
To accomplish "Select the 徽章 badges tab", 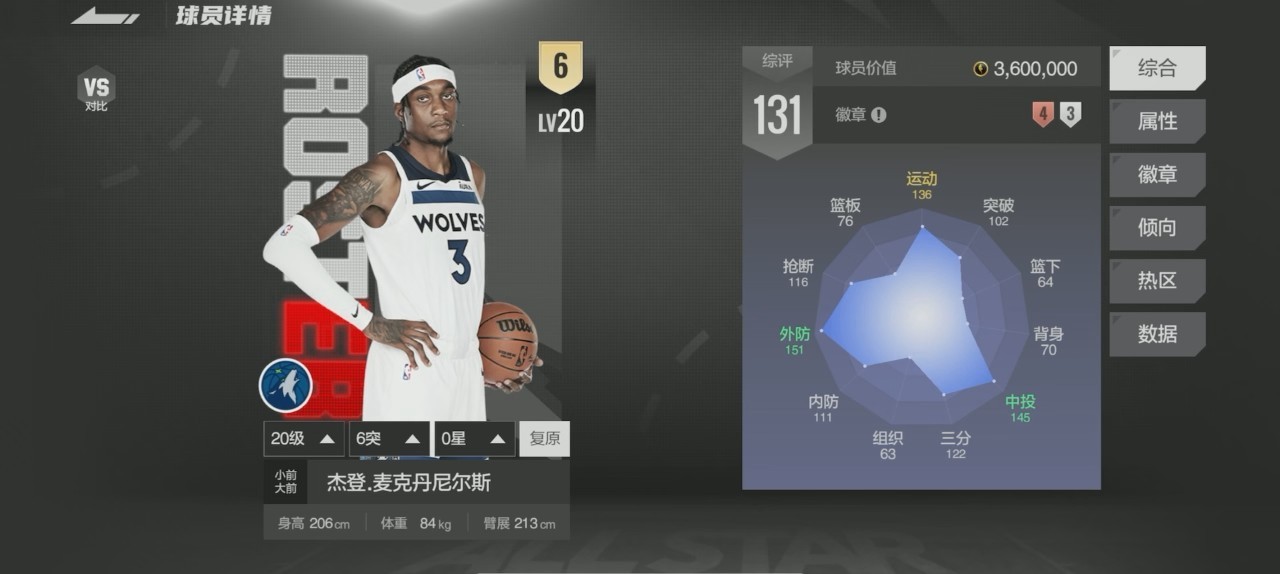I will pyautogui.click(x=1157, y=174).
